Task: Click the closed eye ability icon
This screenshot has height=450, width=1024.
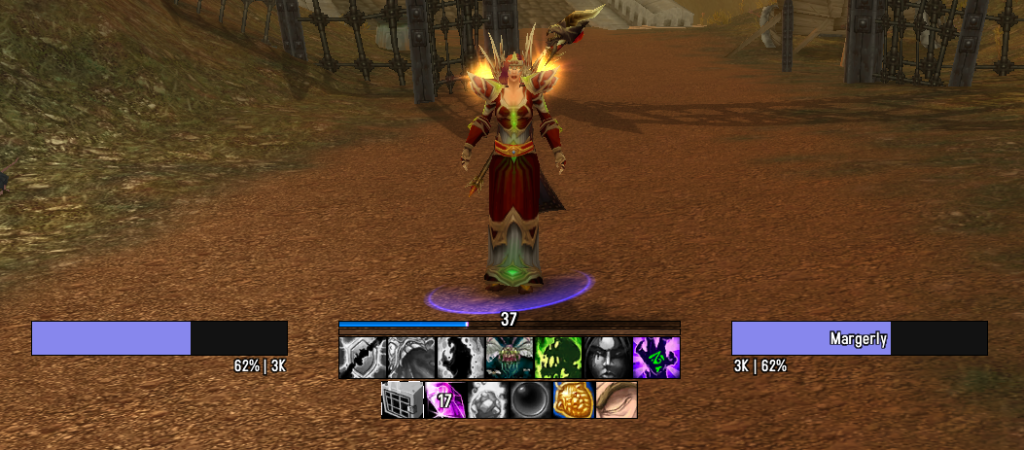Action: [616, 400]
